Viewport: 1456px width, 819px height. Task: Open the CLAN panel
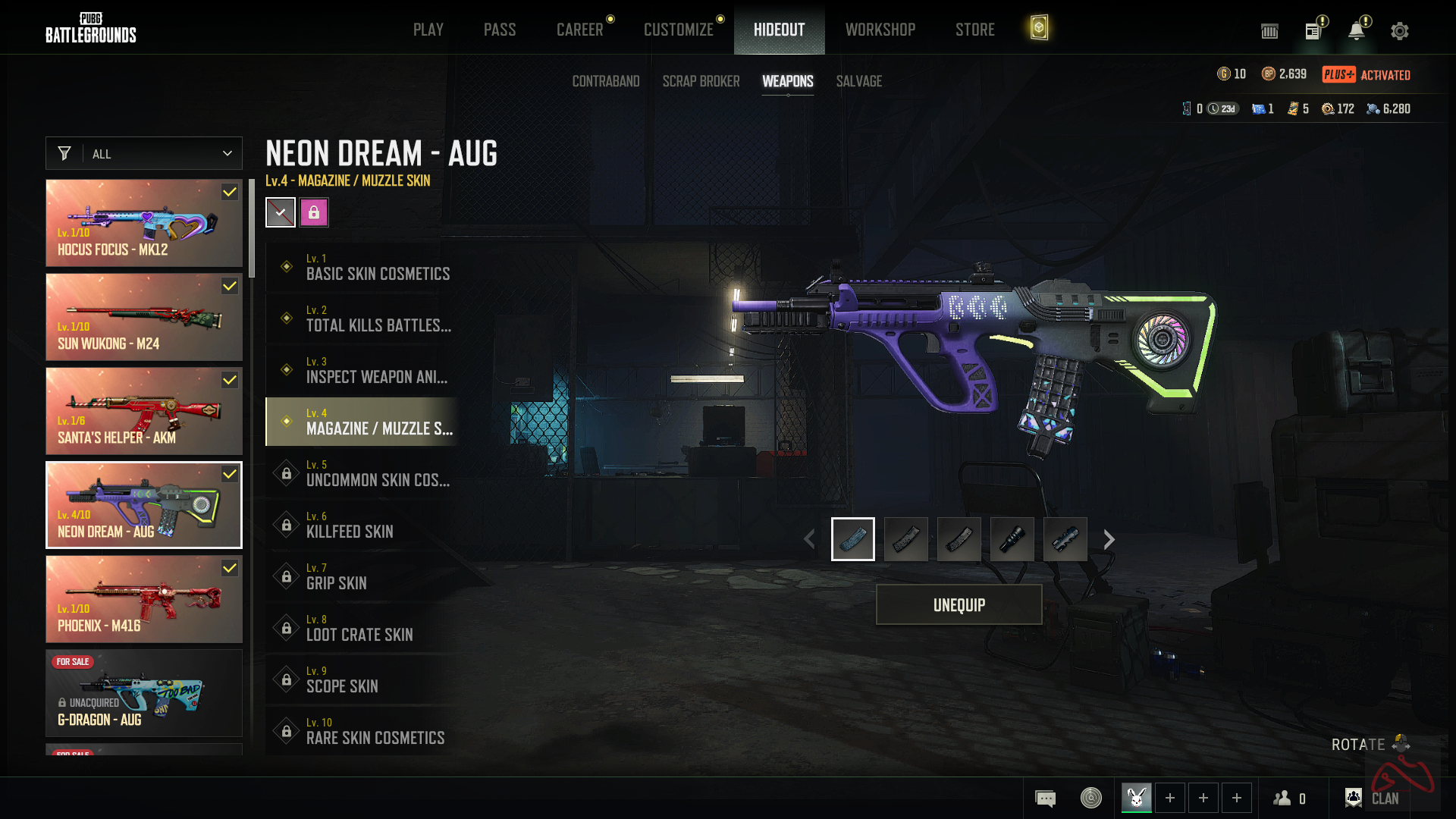point(1373,798)
